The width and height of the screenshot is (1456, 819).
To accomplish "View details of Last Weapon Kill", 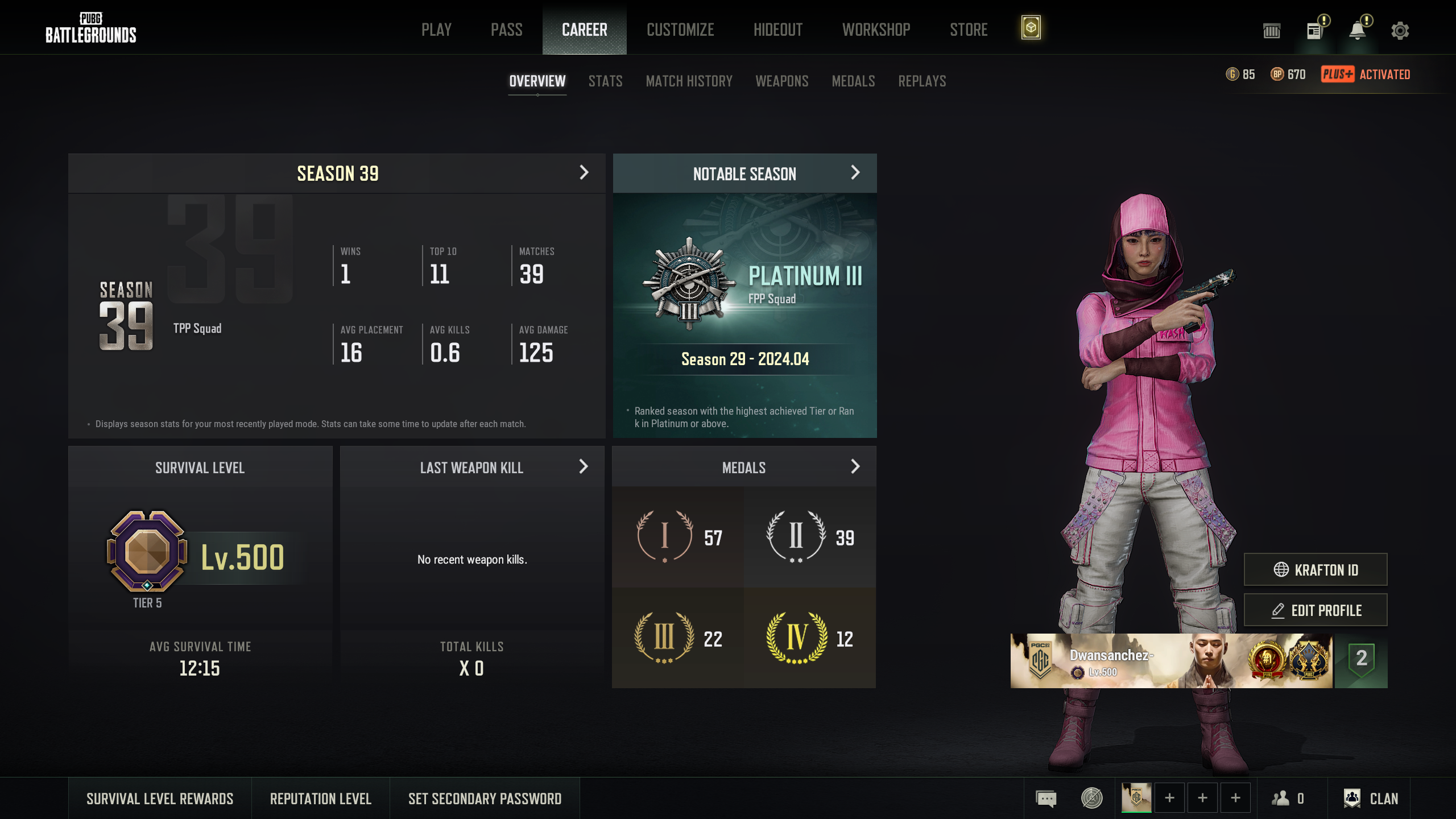I will point(583,467).
